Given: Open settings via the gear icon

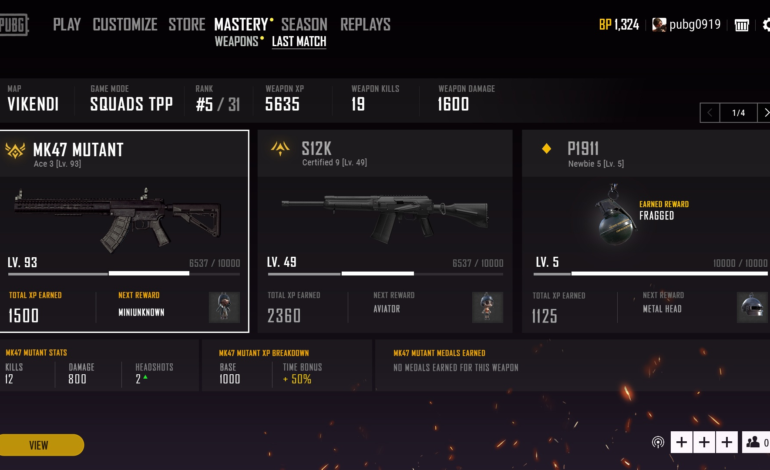Looking at the screenshot, I should (x=766, y=25).
